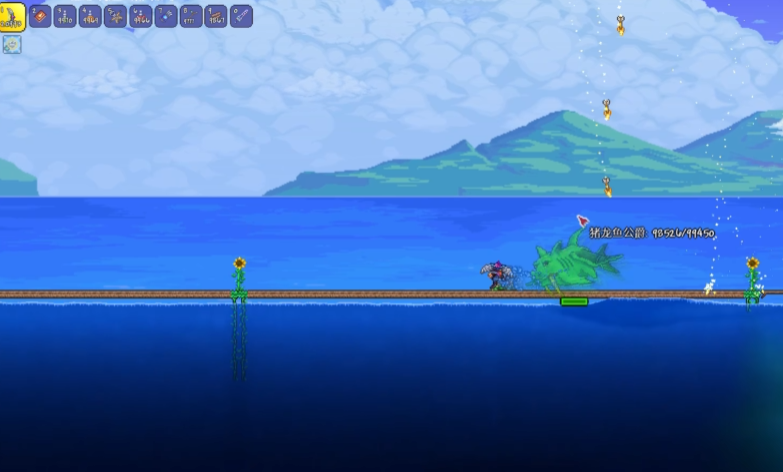Select the highlighted yellow hotbar slot 1
783x472 pixels.
12,17
